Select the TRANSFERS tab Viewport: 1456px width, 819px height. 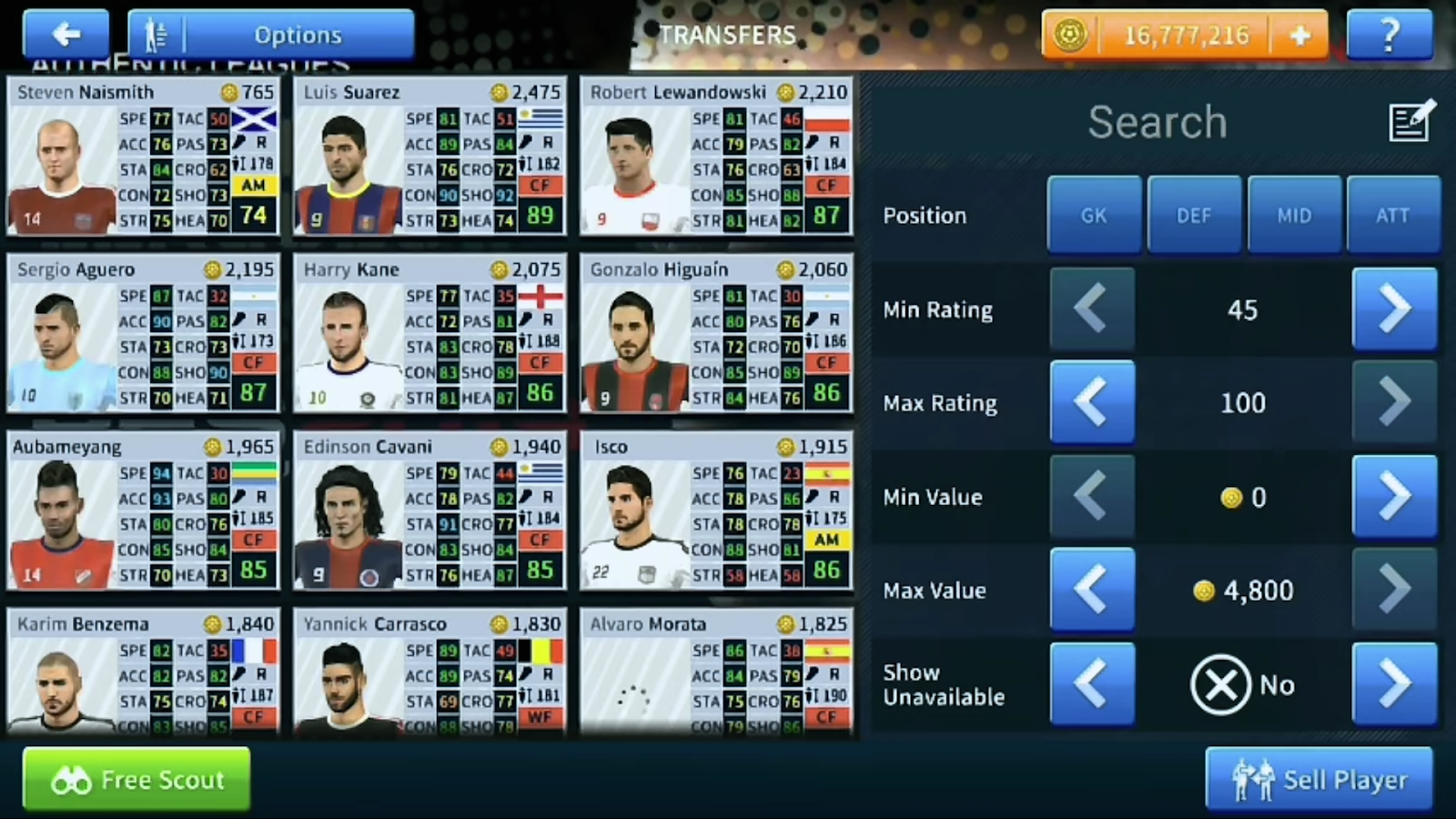pos(728,35)
